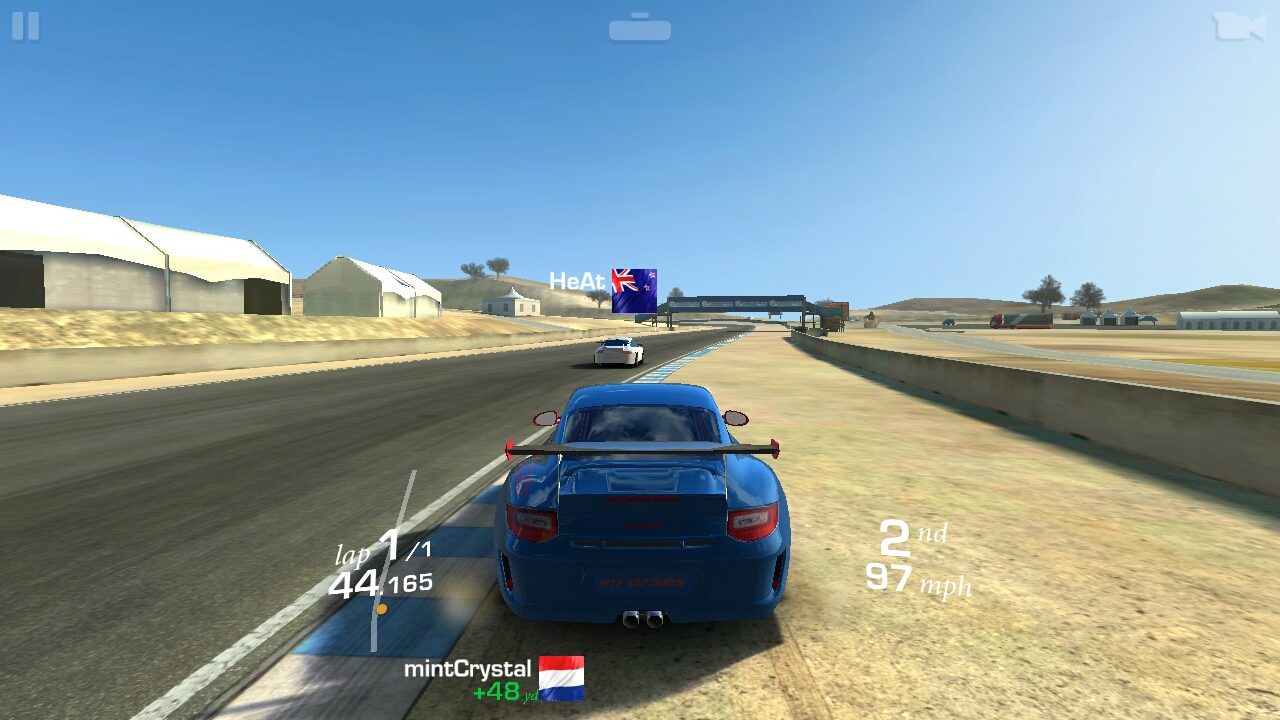This screenshot has height=720, width=1280.
Task: Pause the race with the pause button
Action: pyautogui.click(x=25, y=26)
